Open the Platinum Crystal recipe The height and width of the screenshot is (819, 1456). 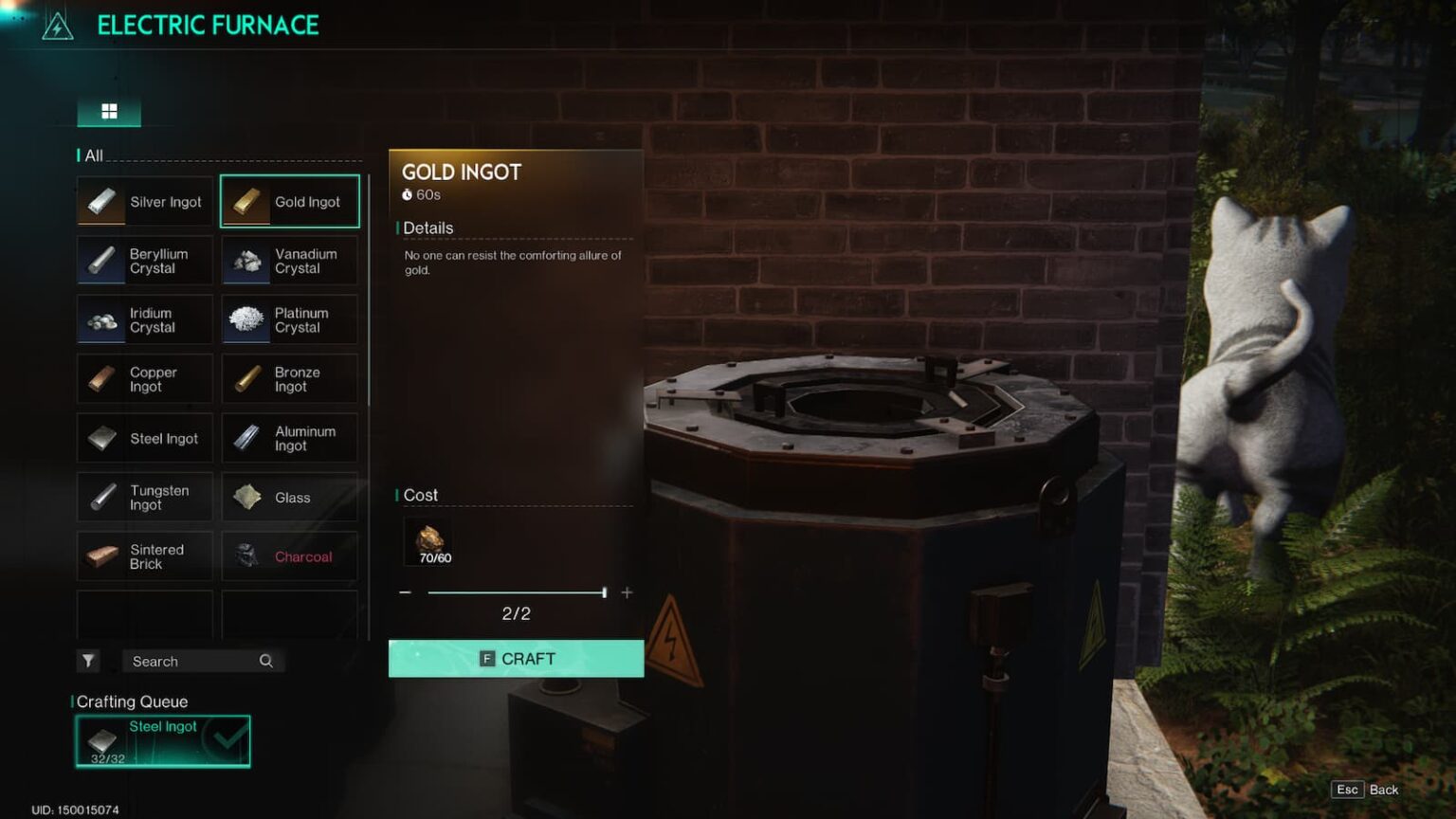click(290, 320)
